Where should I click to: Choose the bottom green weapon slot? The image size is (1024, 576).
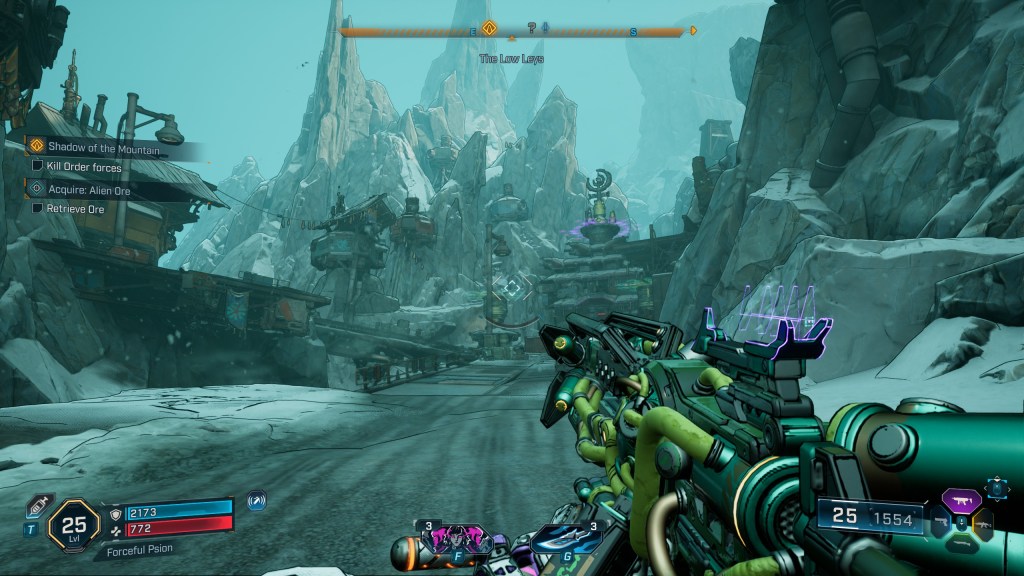(961, 541)
